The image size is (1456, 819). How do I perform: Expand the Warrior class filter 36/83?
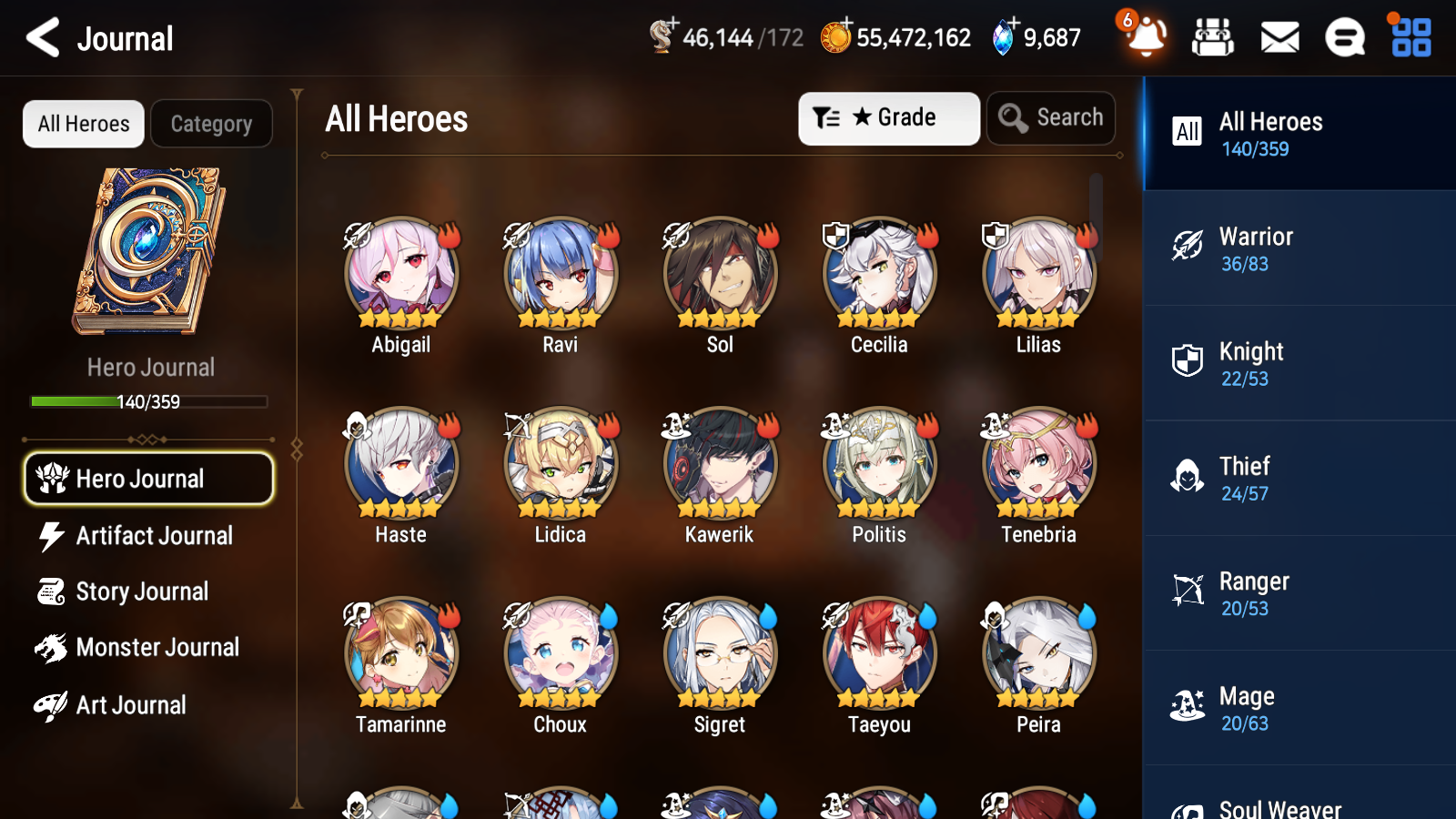pyautogui.click(x=1299, y=248)
